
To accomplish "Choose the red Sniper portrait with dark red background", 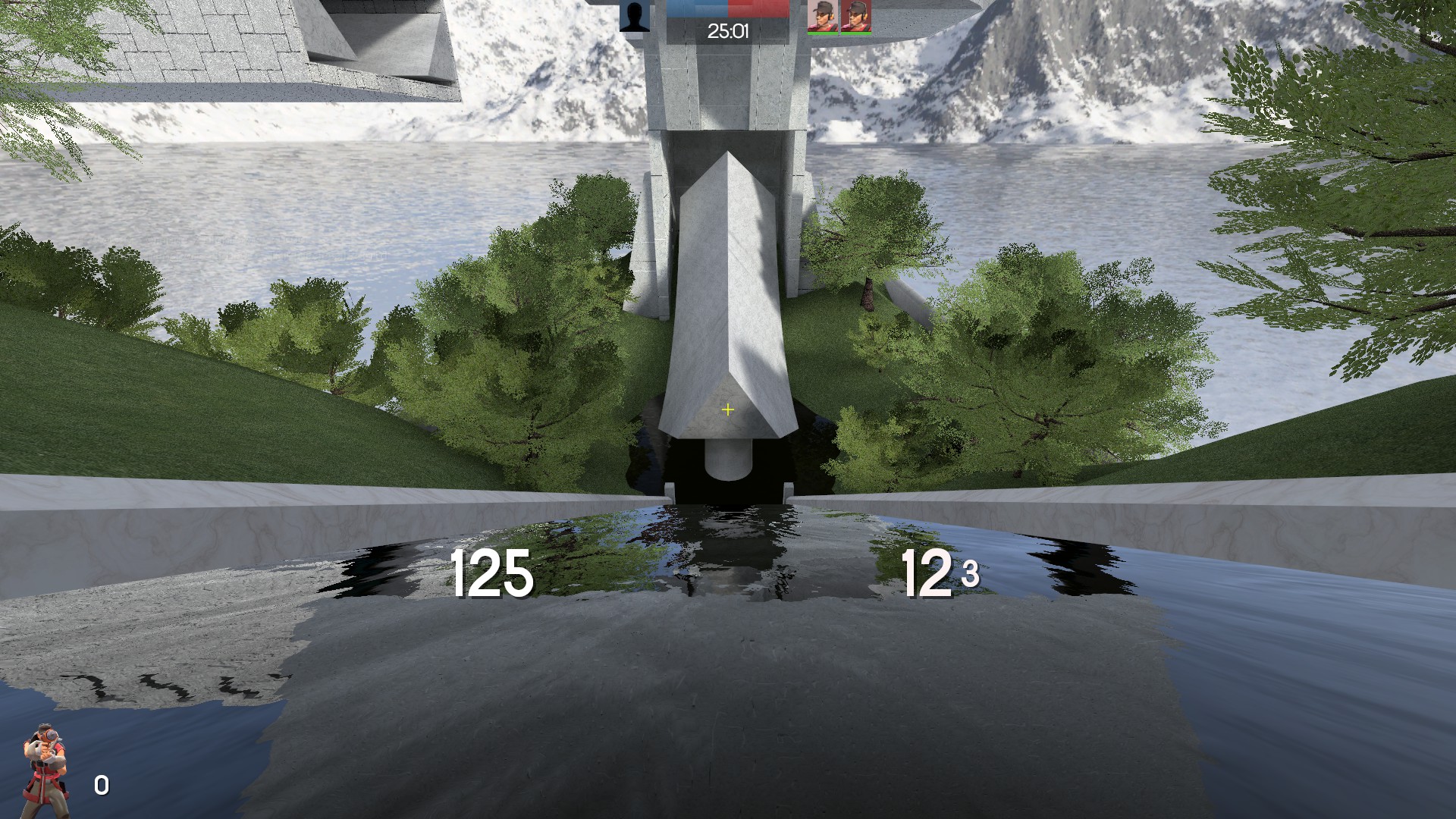I will click(855, 16).
